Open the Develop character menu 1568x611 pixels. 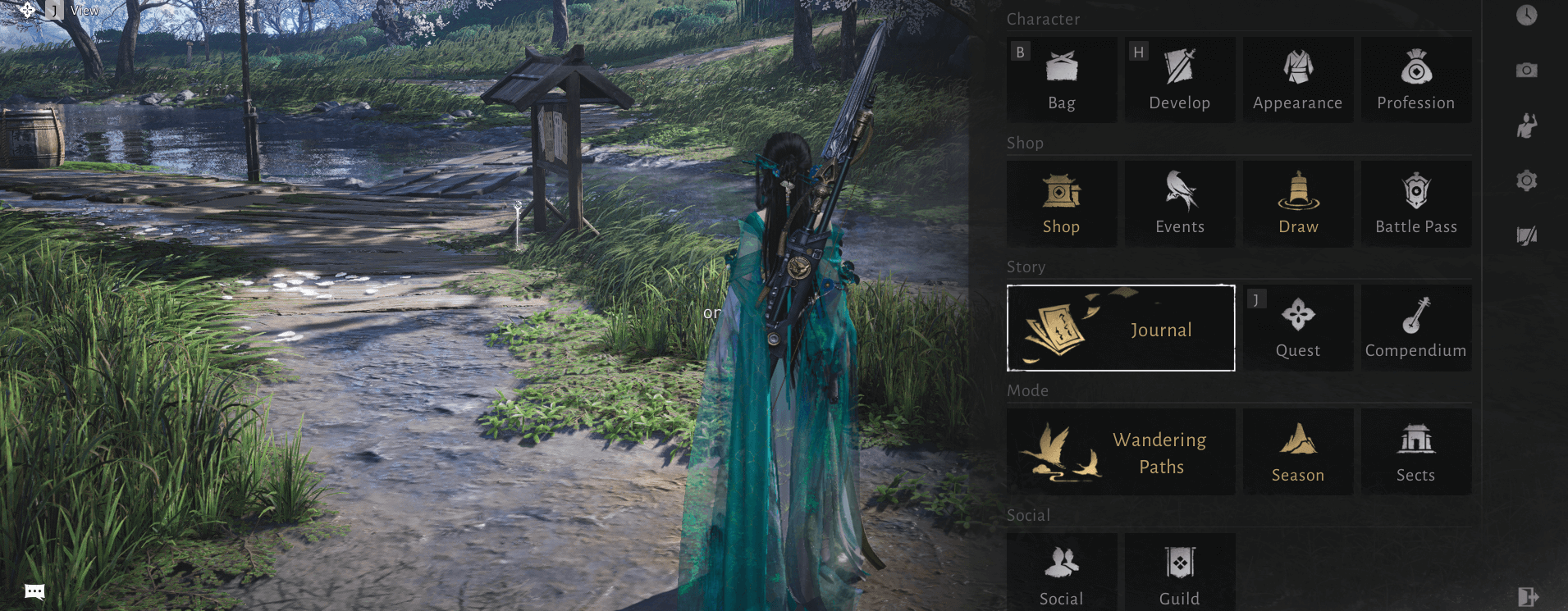pos(1179,80)
